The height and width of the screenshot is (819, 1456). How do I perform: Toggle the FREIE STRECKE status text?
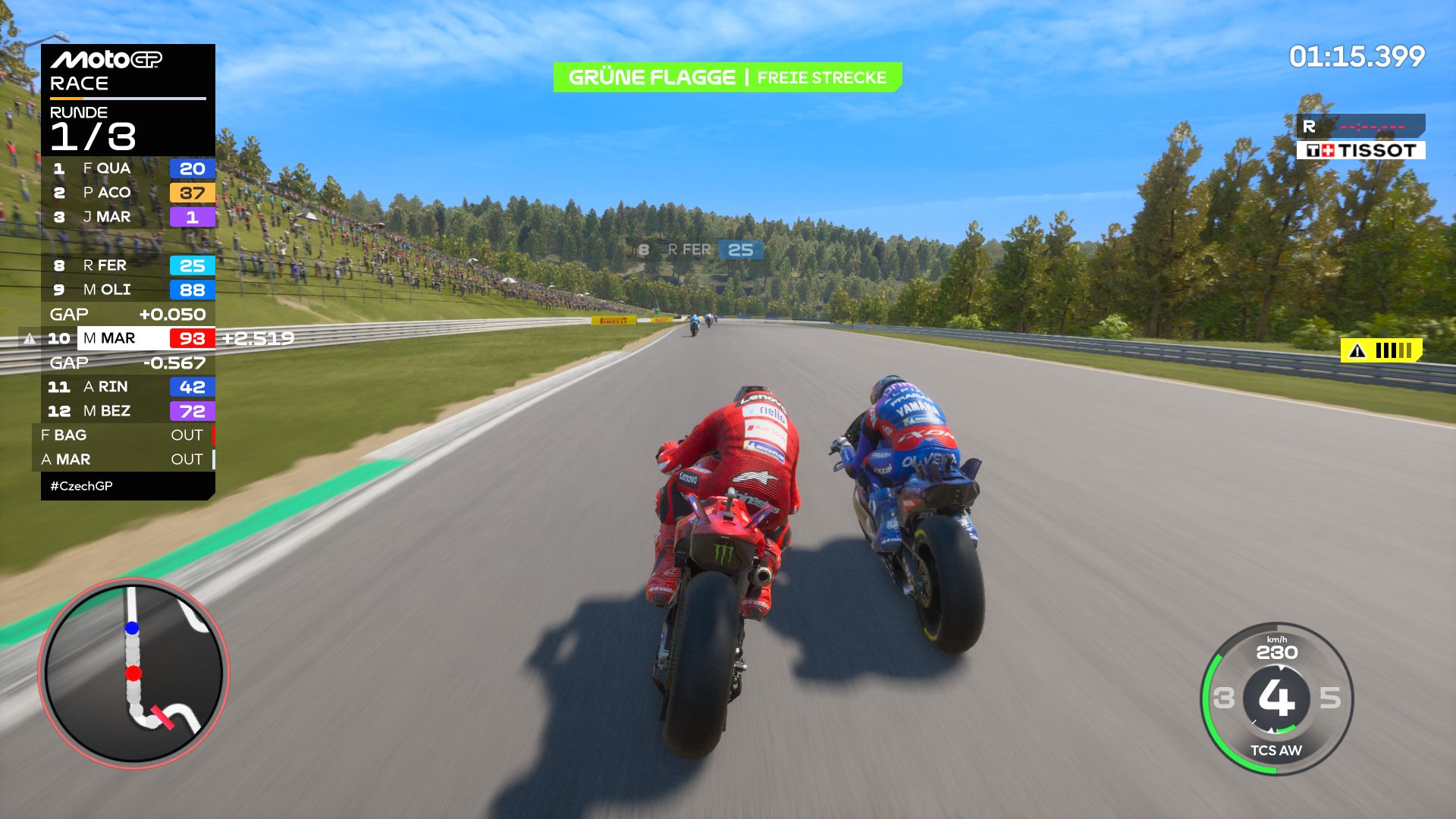tap(821, 77)
